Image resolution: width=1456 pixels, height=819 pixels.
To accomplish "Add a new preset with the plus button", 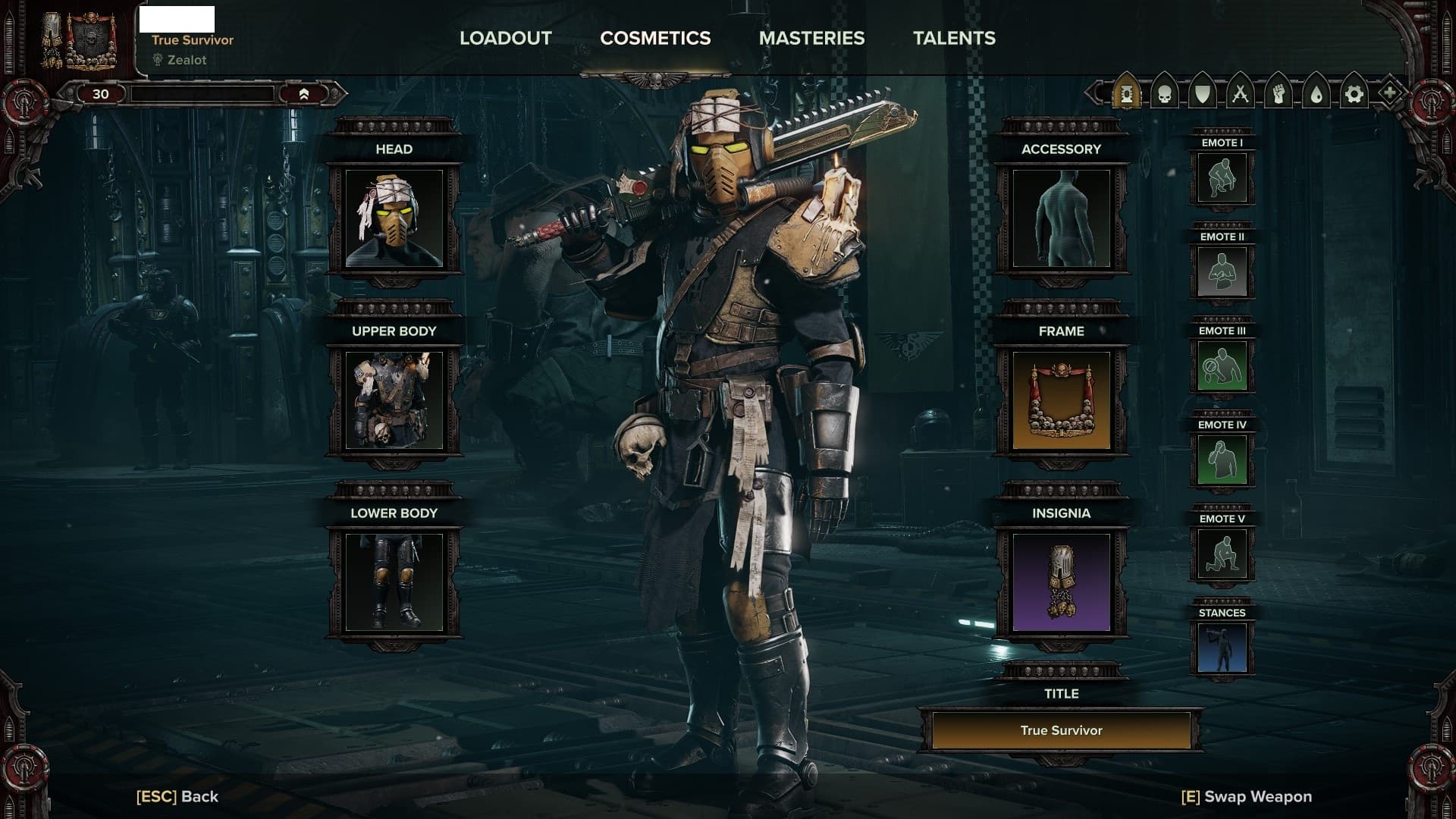I will [1389, 94].
